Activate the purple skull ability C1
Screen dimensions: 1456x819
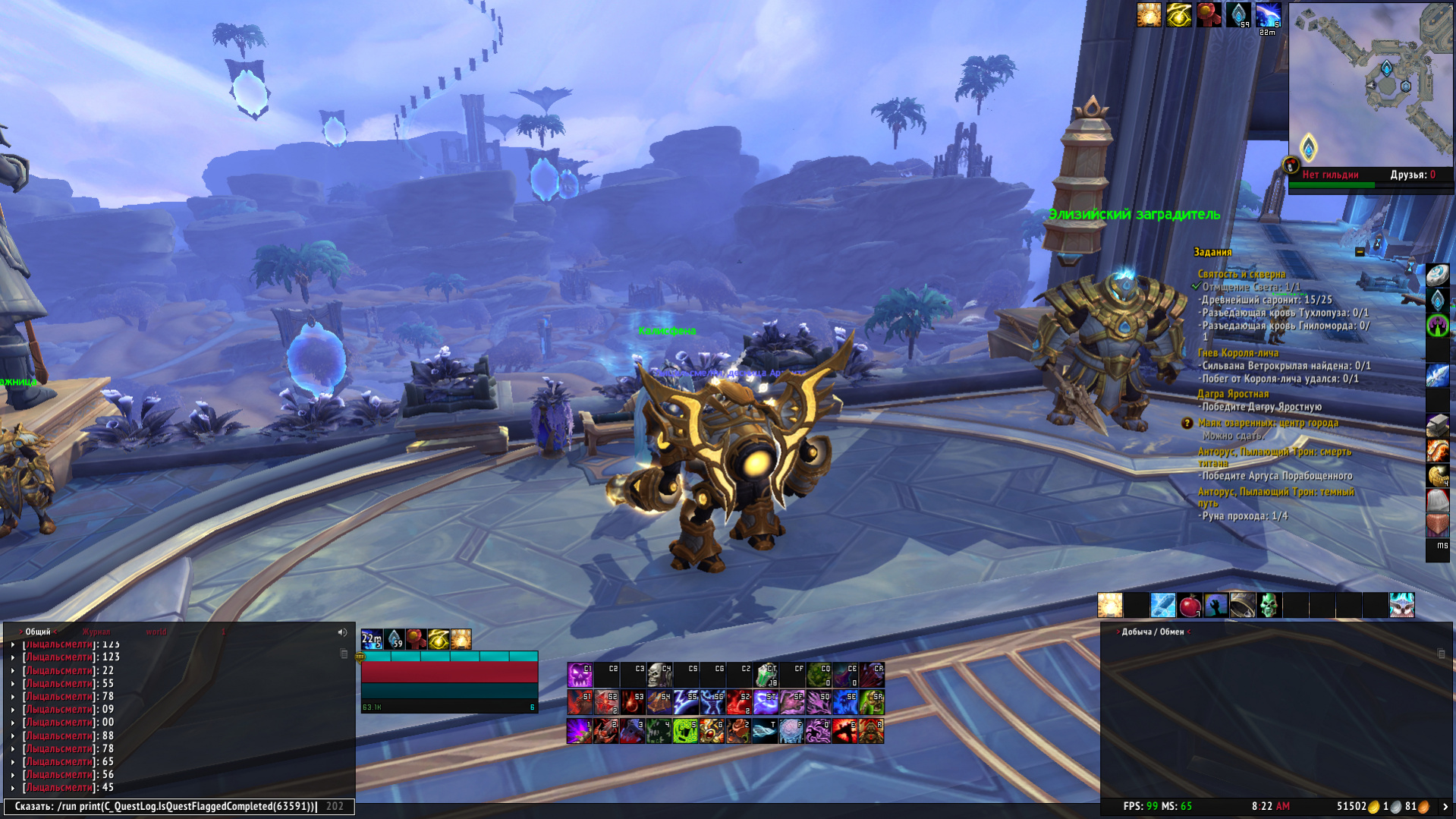point(580,675)
